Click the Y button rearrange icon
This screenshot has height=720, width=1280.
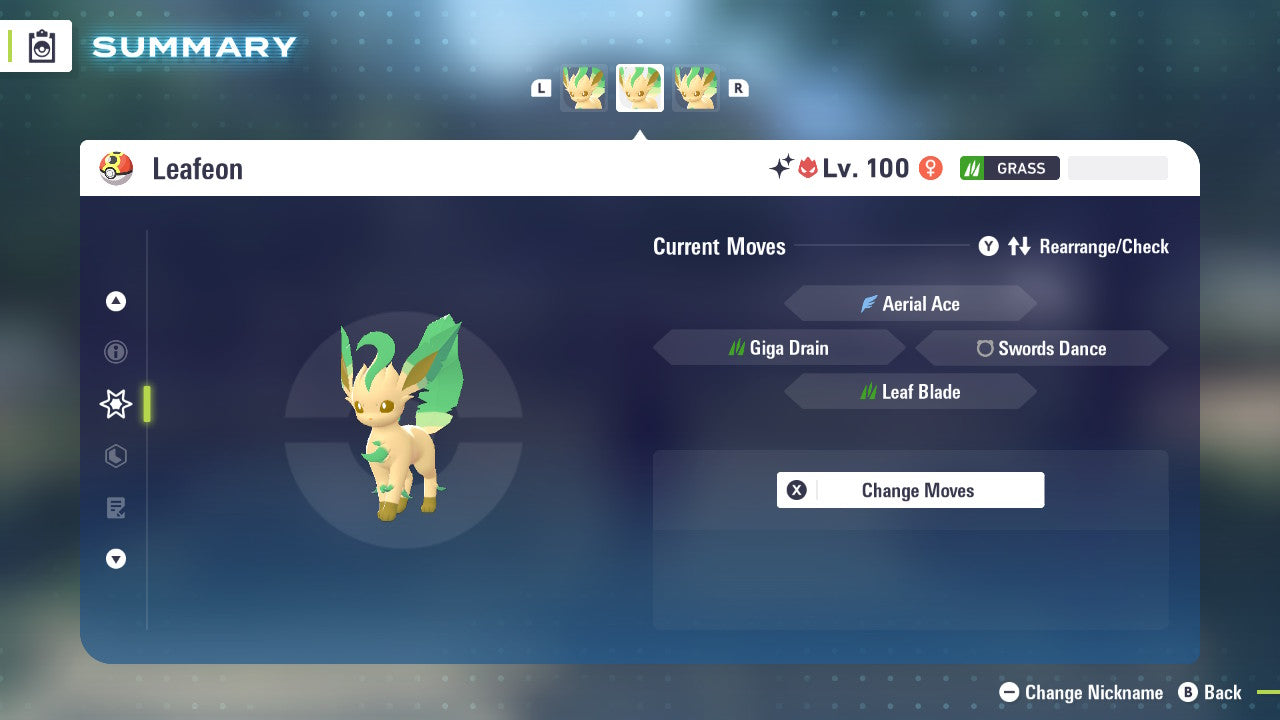pyautogui.click(x=989, y=246)
